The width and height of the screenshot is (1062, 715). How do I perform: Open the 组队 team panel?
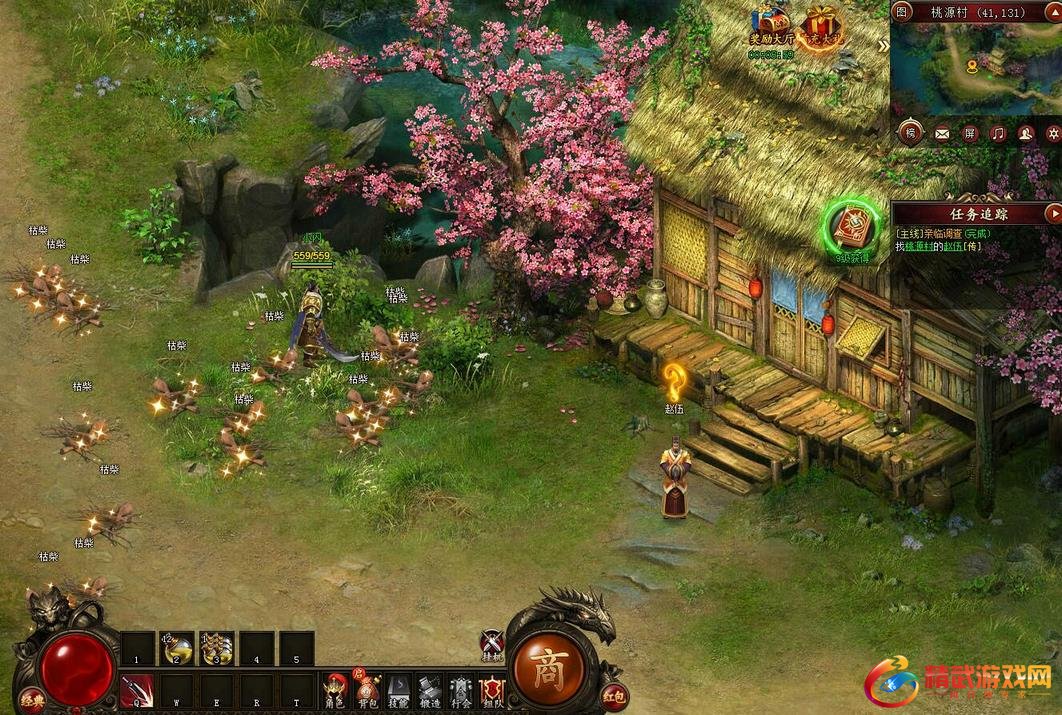click(491, 691)
